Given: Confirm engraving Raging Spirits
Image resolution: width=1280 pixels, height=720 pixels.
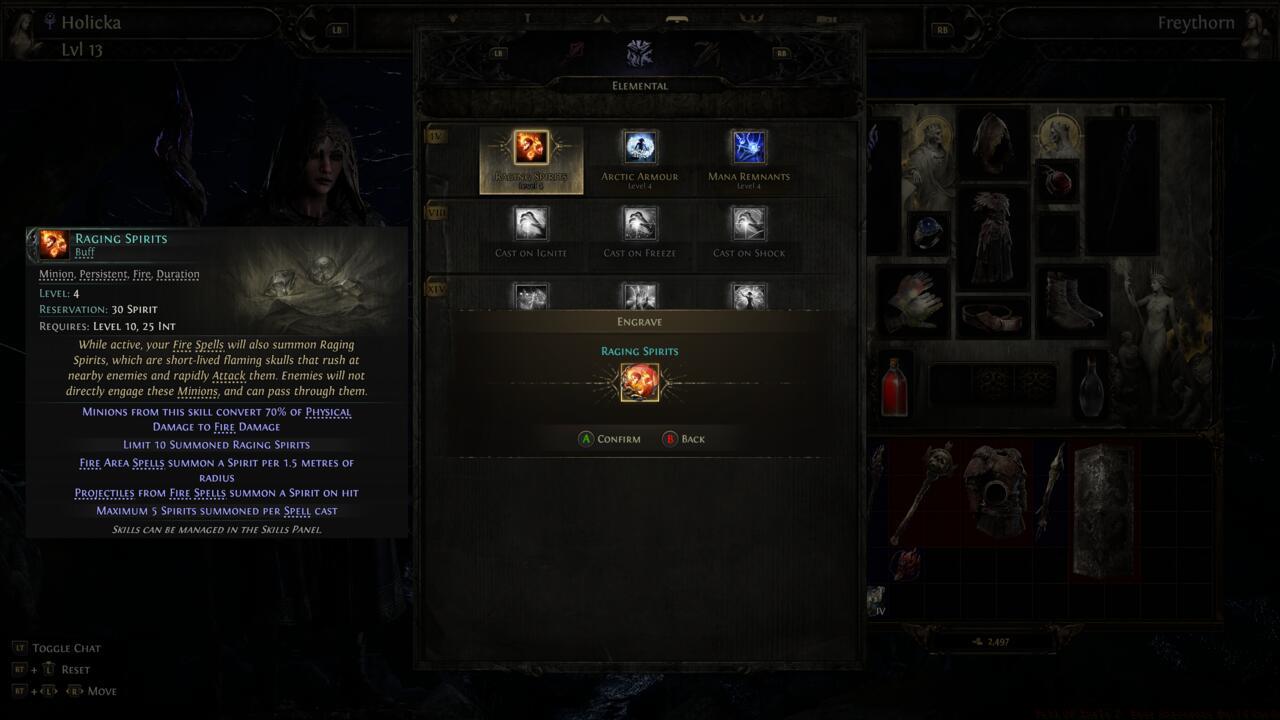Looking at the screenshot, I should click(x=610, y=438).
